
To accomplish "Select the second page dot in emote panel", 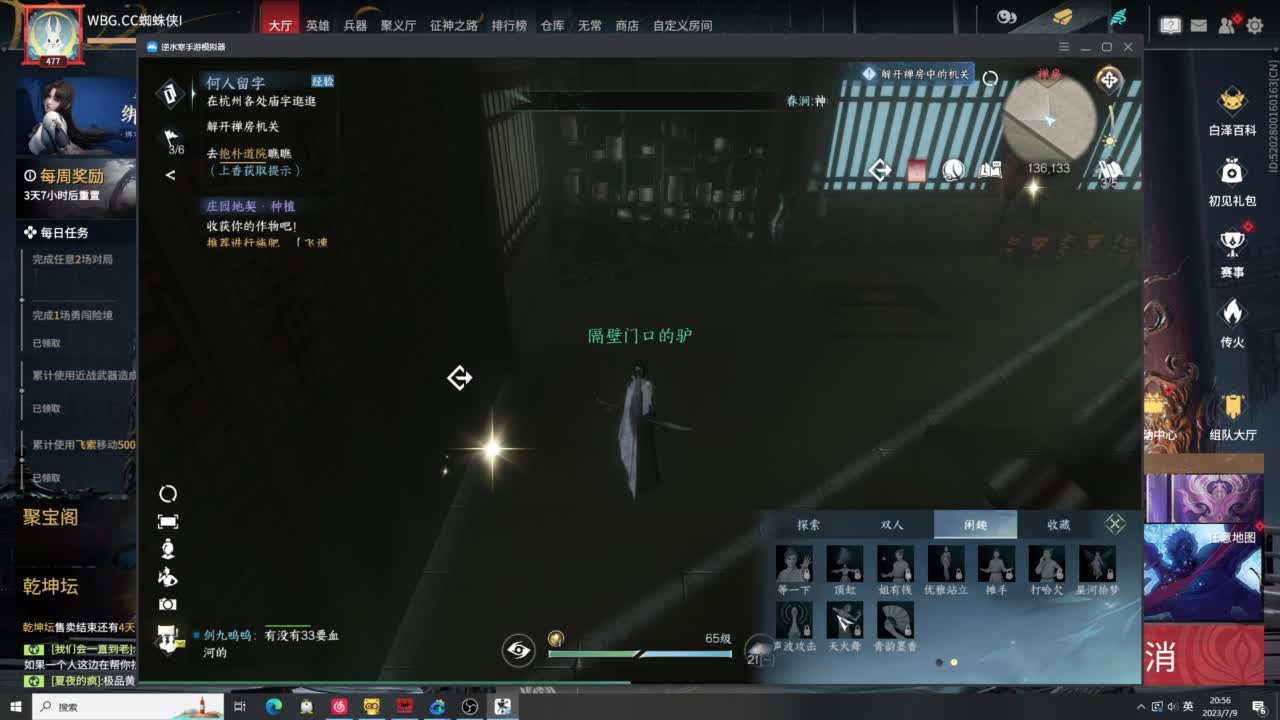I will 954,661.
